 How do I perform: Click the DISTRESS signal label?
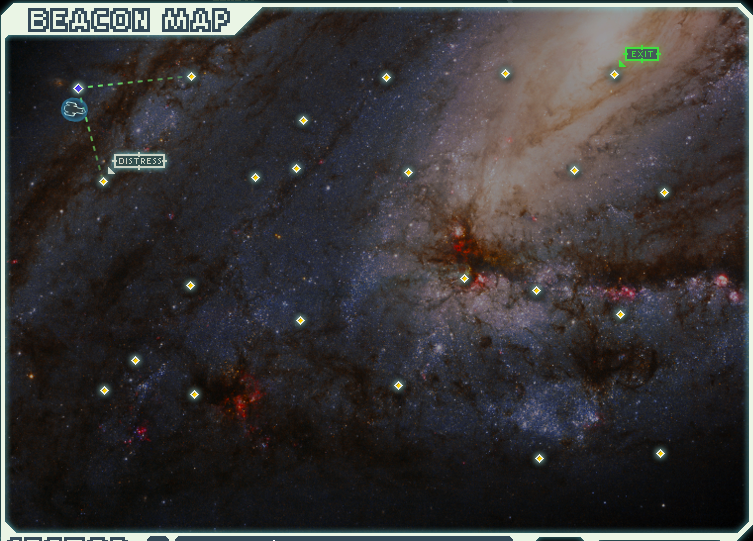(139, 161)
